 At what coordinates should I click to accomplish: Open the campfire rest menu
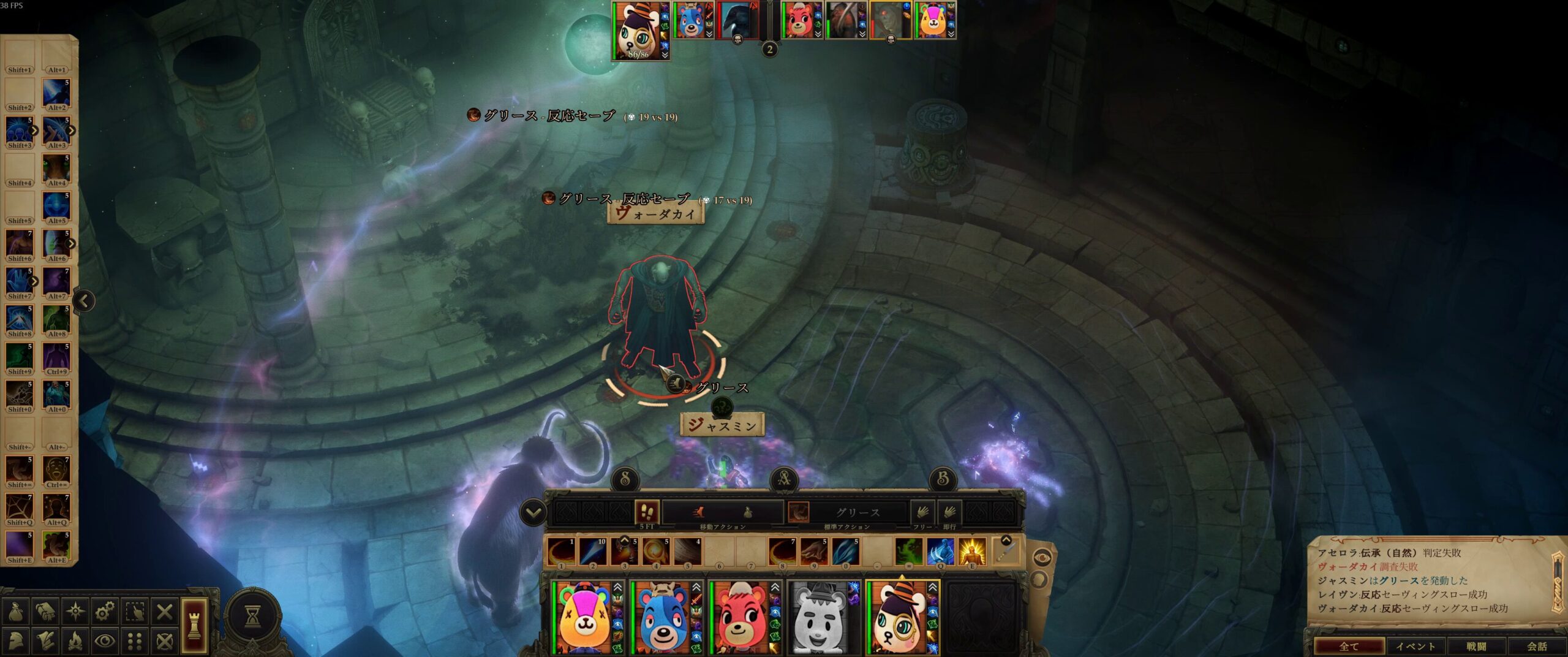75,641
